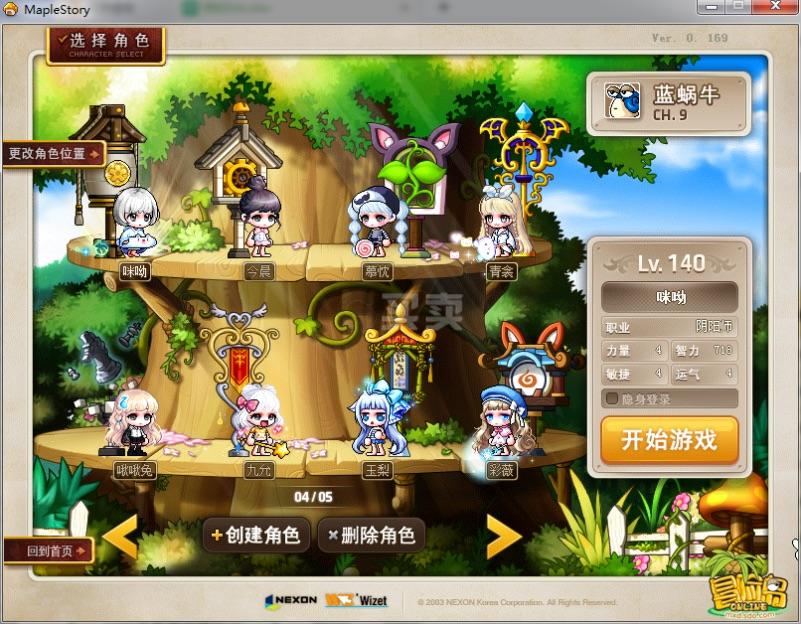Select the character named 彩薇

499,425
